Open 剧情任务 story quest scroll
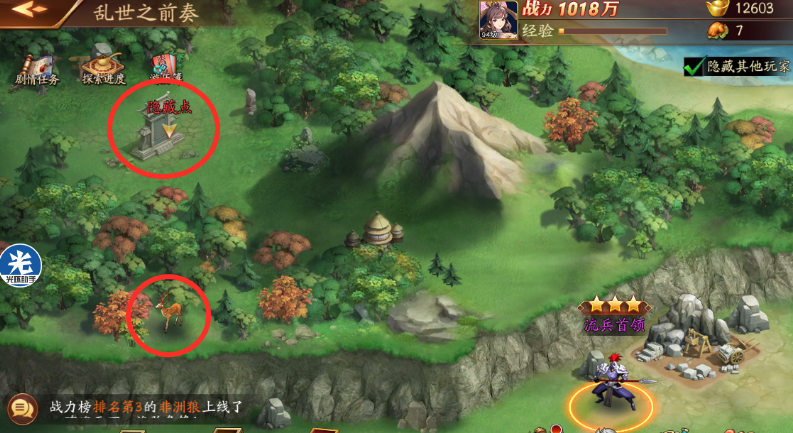Screen dimensions: 793x433 point(38,62)
